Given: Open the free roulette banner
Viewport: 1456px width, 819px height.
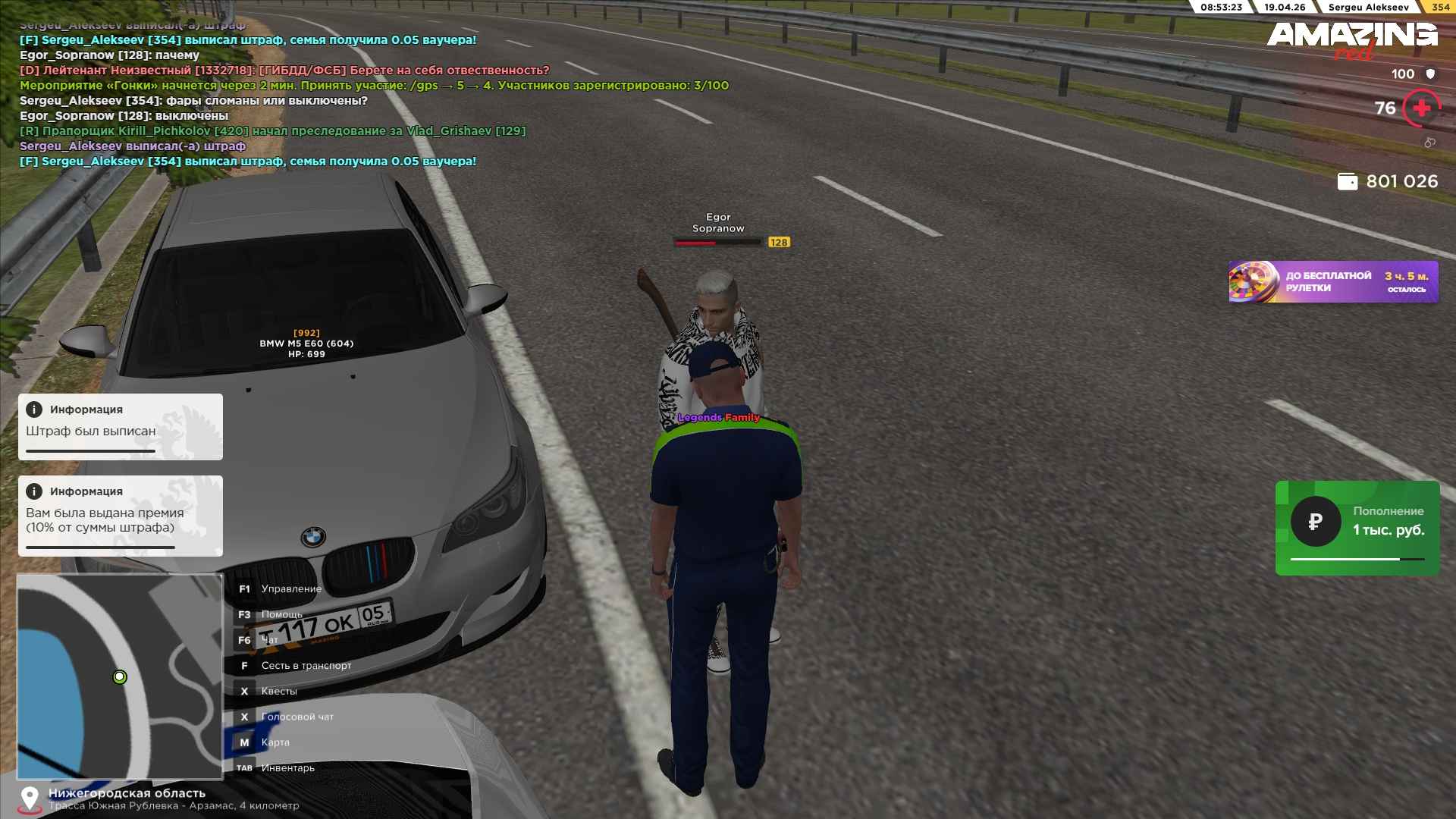Looking at the screenshot, I should pyautogui.click(x=1333, y=282).
